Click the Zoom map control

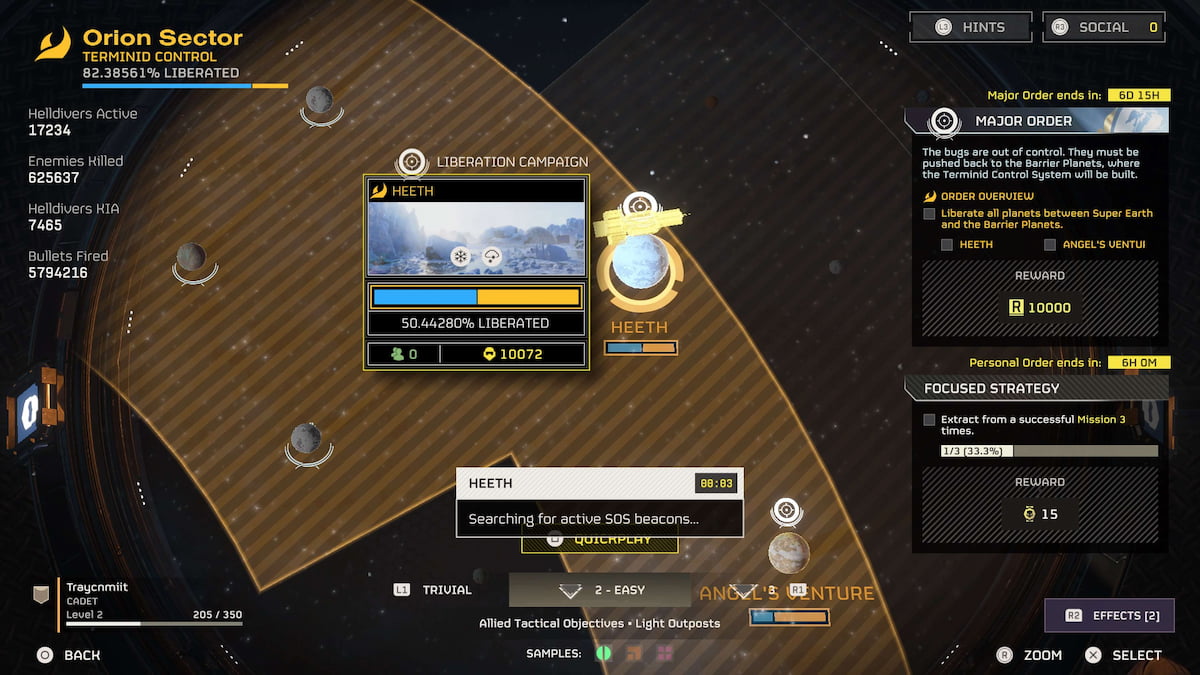1029,655
